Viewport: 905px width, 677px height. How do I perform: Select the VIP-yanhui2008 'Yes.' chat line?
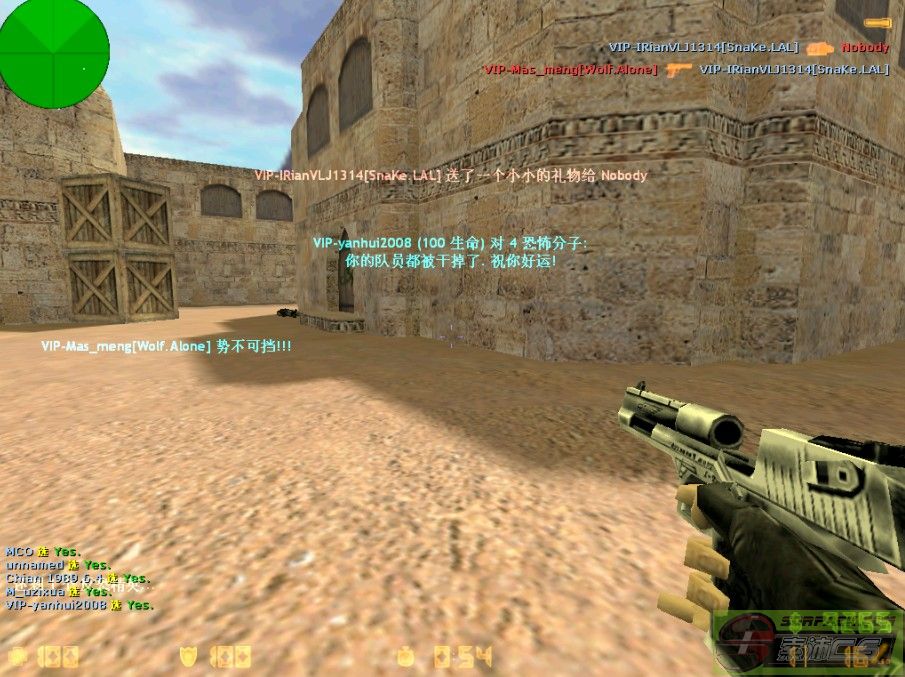(80, 605)
